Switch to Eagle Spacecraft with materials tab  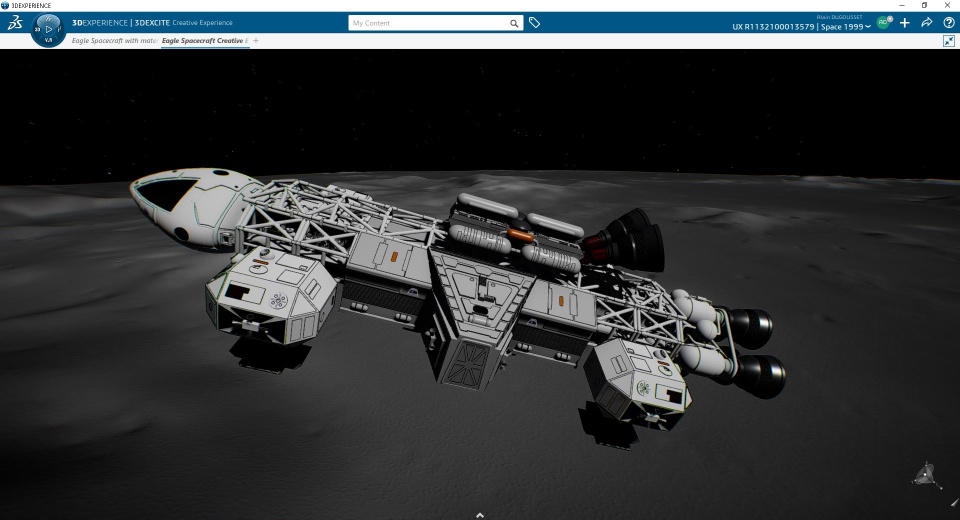(114, 40)
